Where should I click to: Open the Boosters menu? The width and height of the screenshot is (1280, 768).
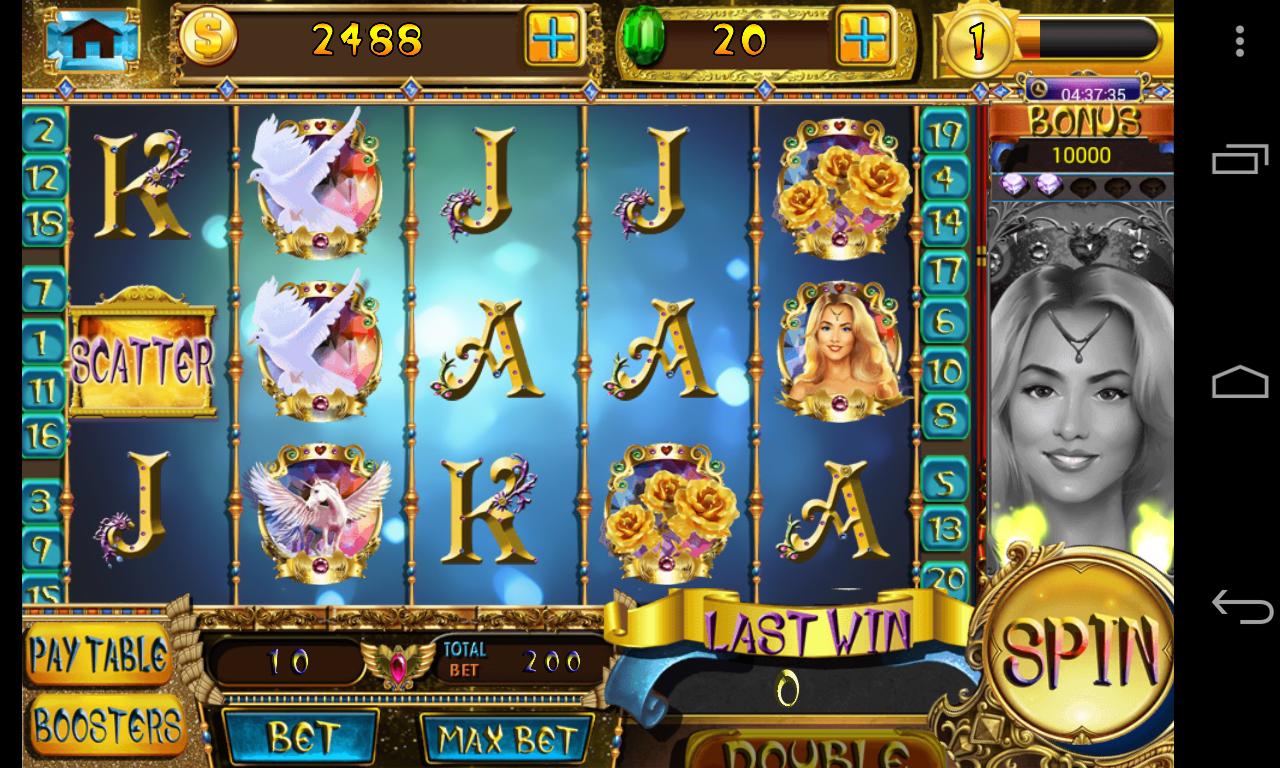tap(106, 725)
